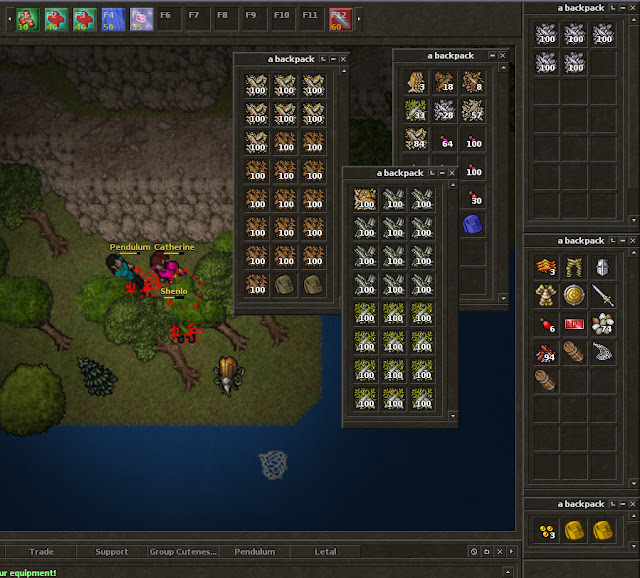Screen dimensions: 640x578
Task: Trigger the F12 hotkey slot
Action: 340,17
